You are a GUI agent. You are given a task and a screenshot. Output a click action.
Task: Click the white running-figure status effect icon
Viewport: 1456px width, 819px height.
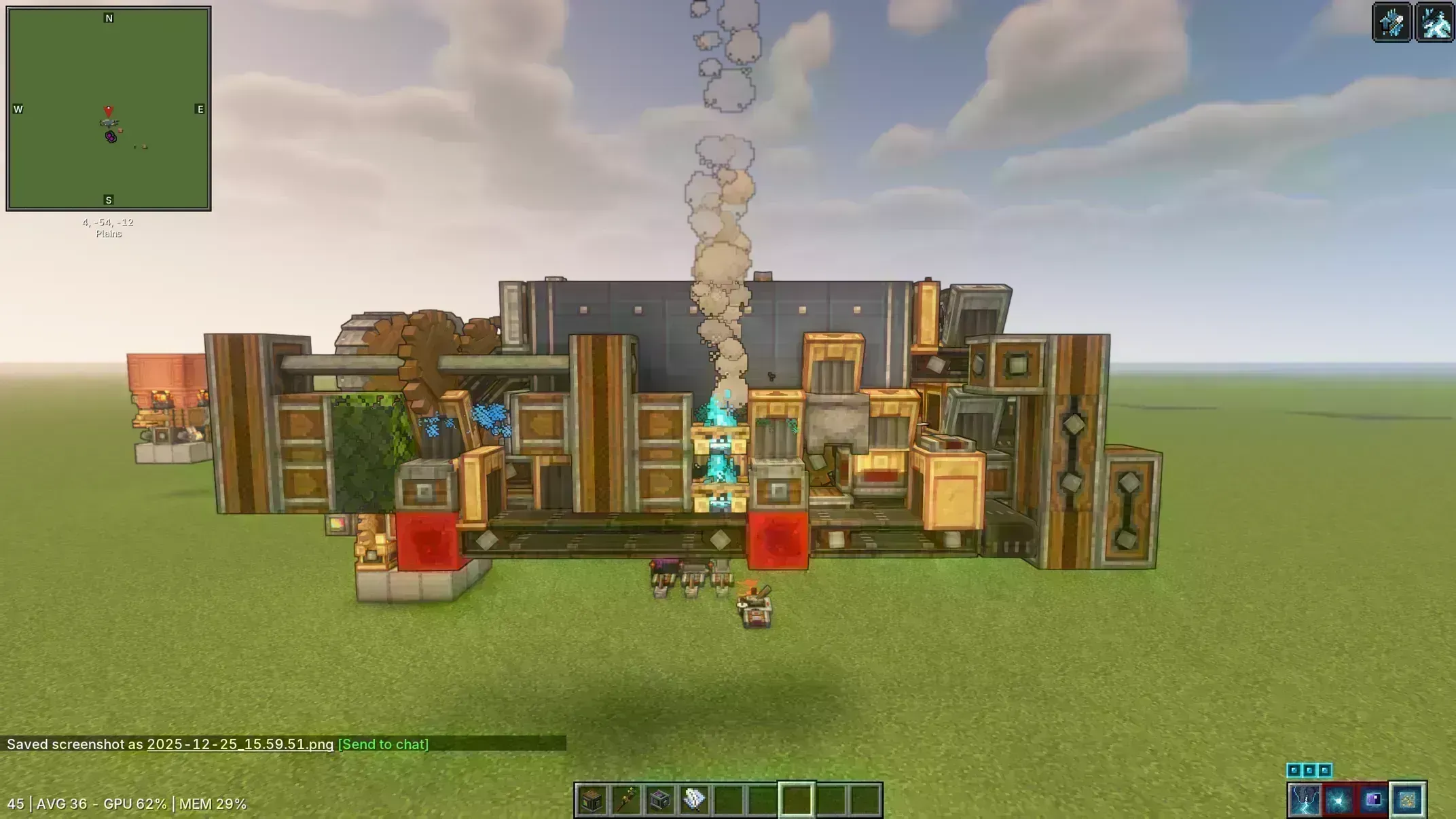point(1435,22)
